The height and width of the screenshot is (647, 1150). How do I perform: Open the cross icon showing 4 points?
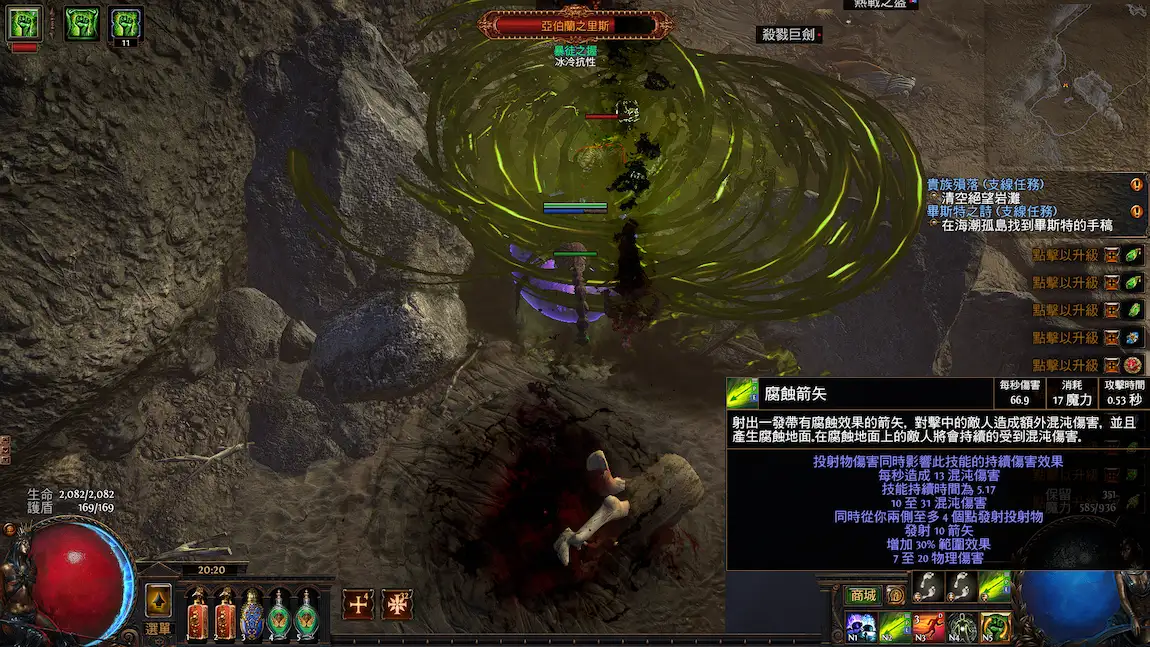pyautogui.click(x=358, y=604)
